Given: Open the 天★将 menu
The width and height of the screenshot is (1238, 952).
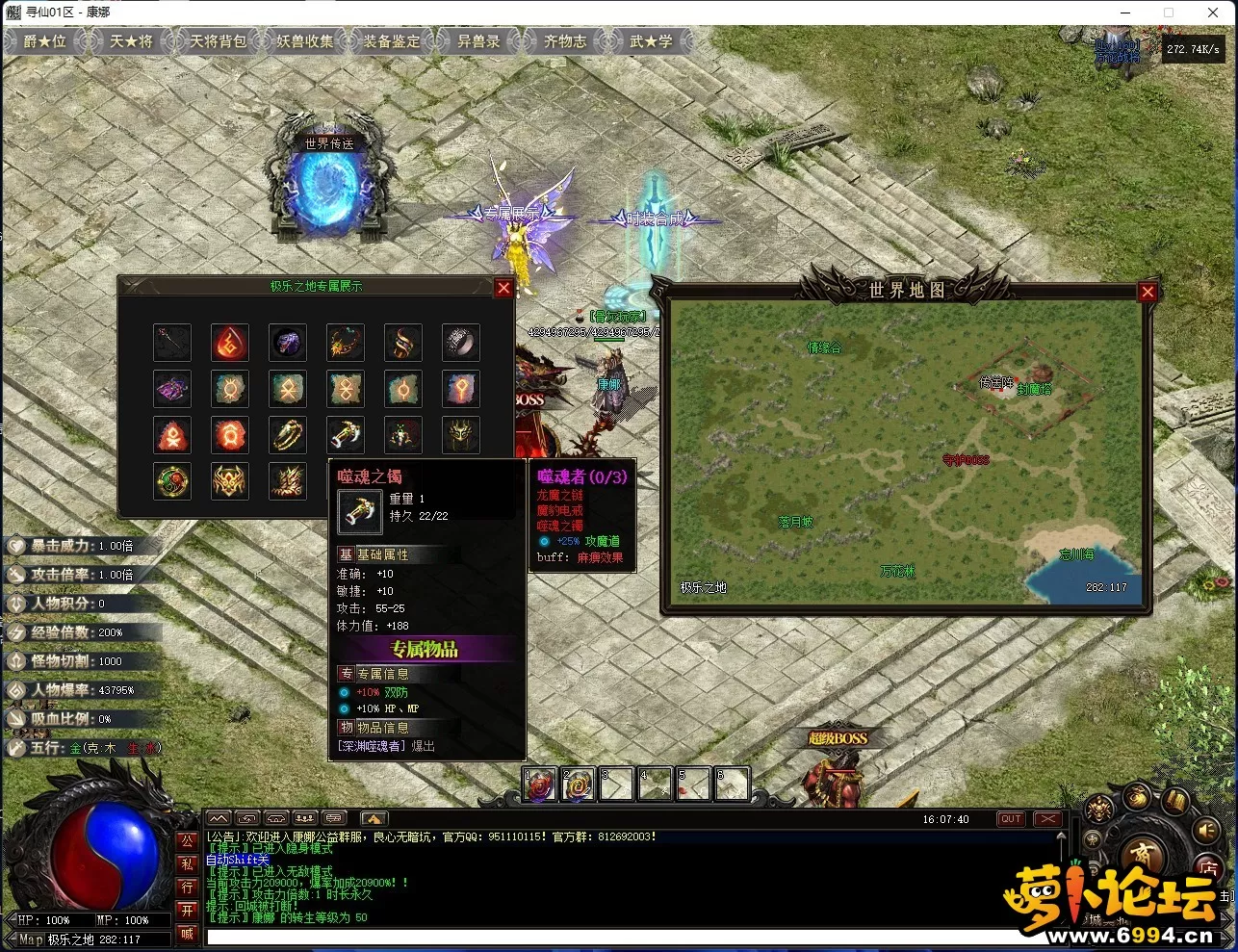Looking at the screenshot, I should (x=131, y=41).
